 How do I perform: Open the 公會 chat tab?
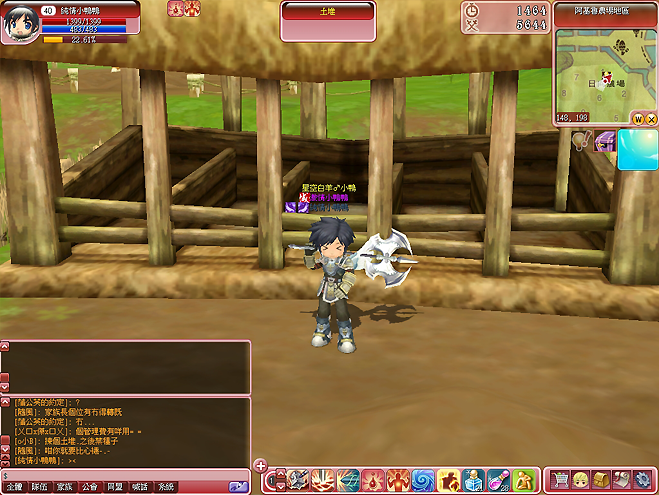click(x=90, y=486)
